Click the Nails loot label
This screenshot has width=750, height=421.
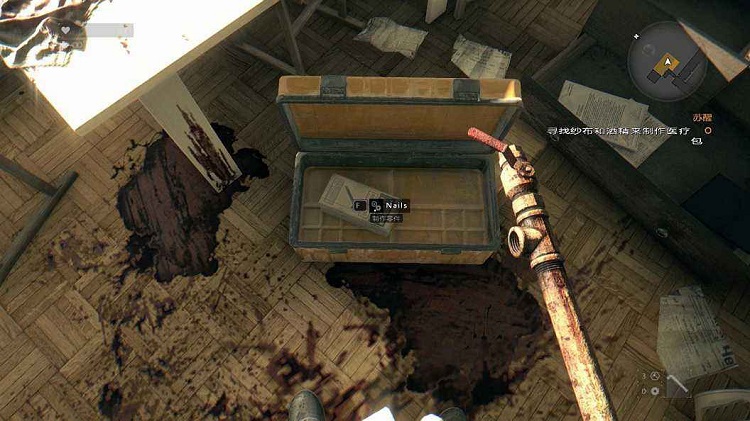(396, 205)
